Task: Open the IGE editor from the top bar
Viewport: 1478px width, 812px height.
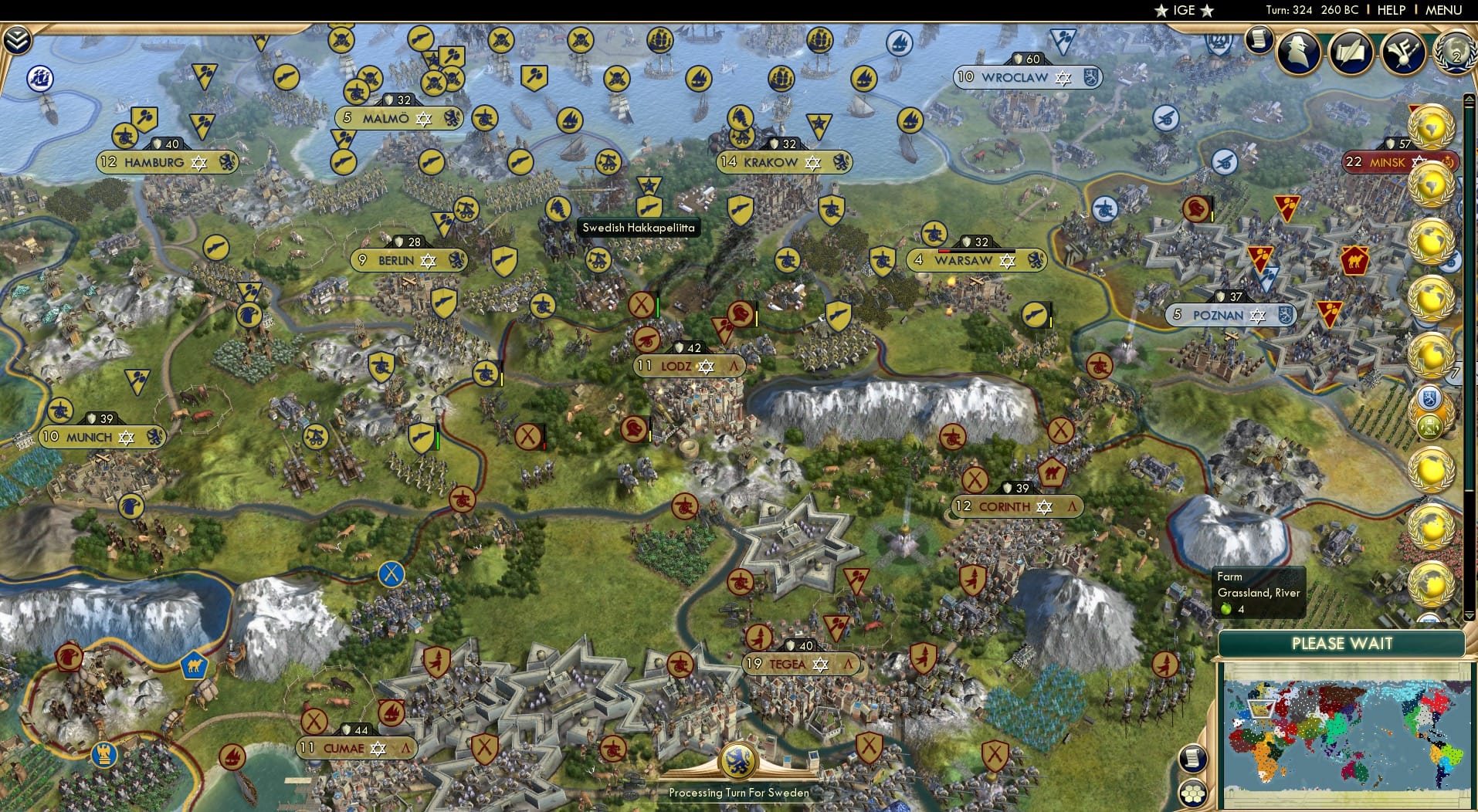Action: [1183, 10]
